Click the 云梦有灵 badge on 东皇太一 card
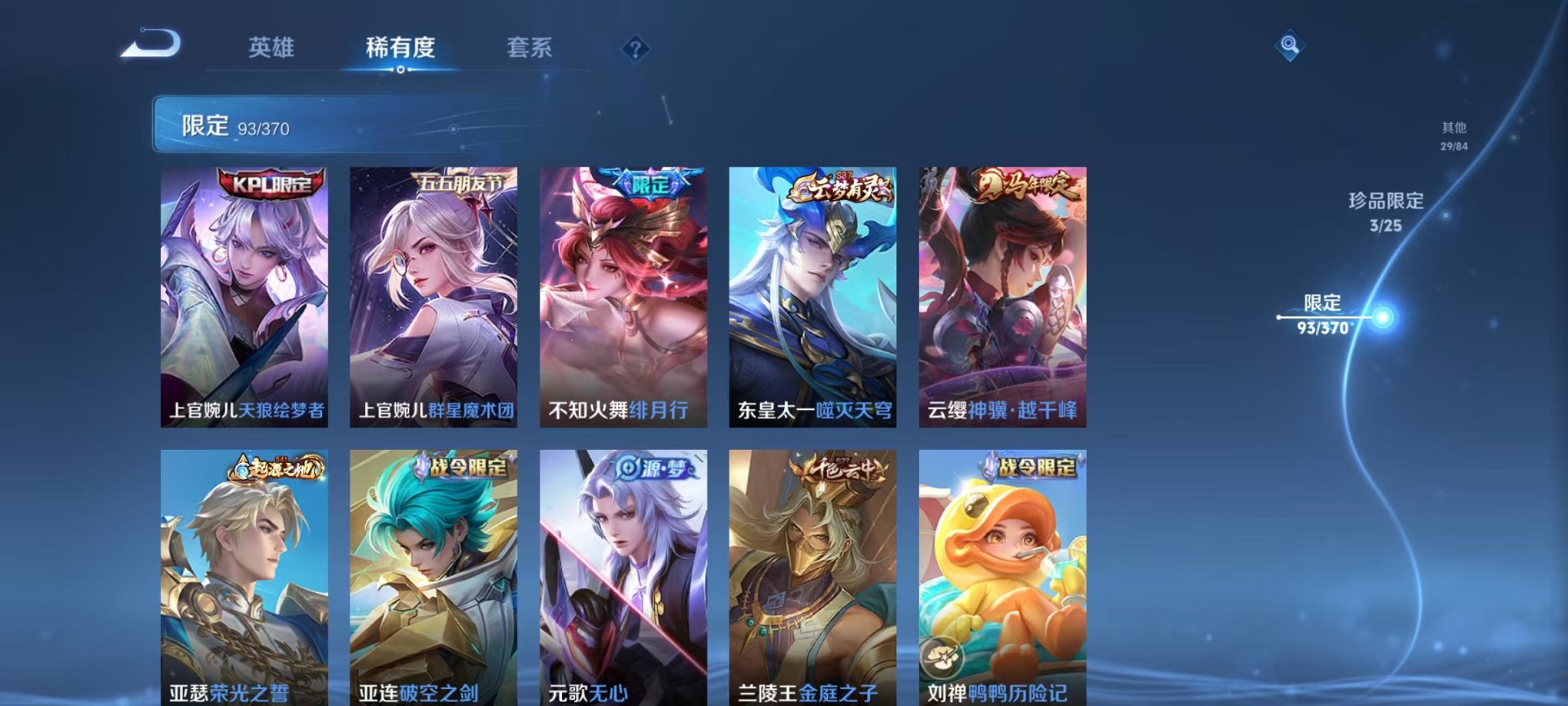1568x706 pixels. (x=842, y=185)
